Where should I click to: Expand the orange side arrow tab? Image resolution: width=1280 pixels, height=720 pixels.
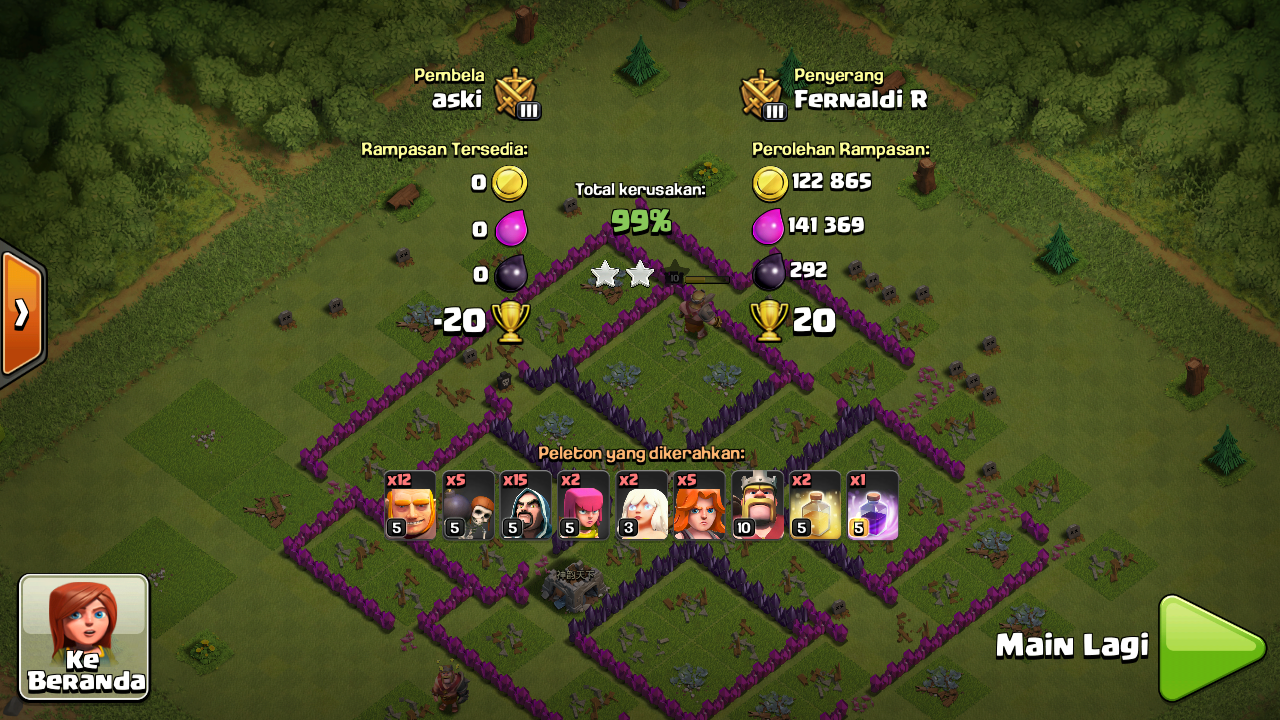click(x=21, y=314)
